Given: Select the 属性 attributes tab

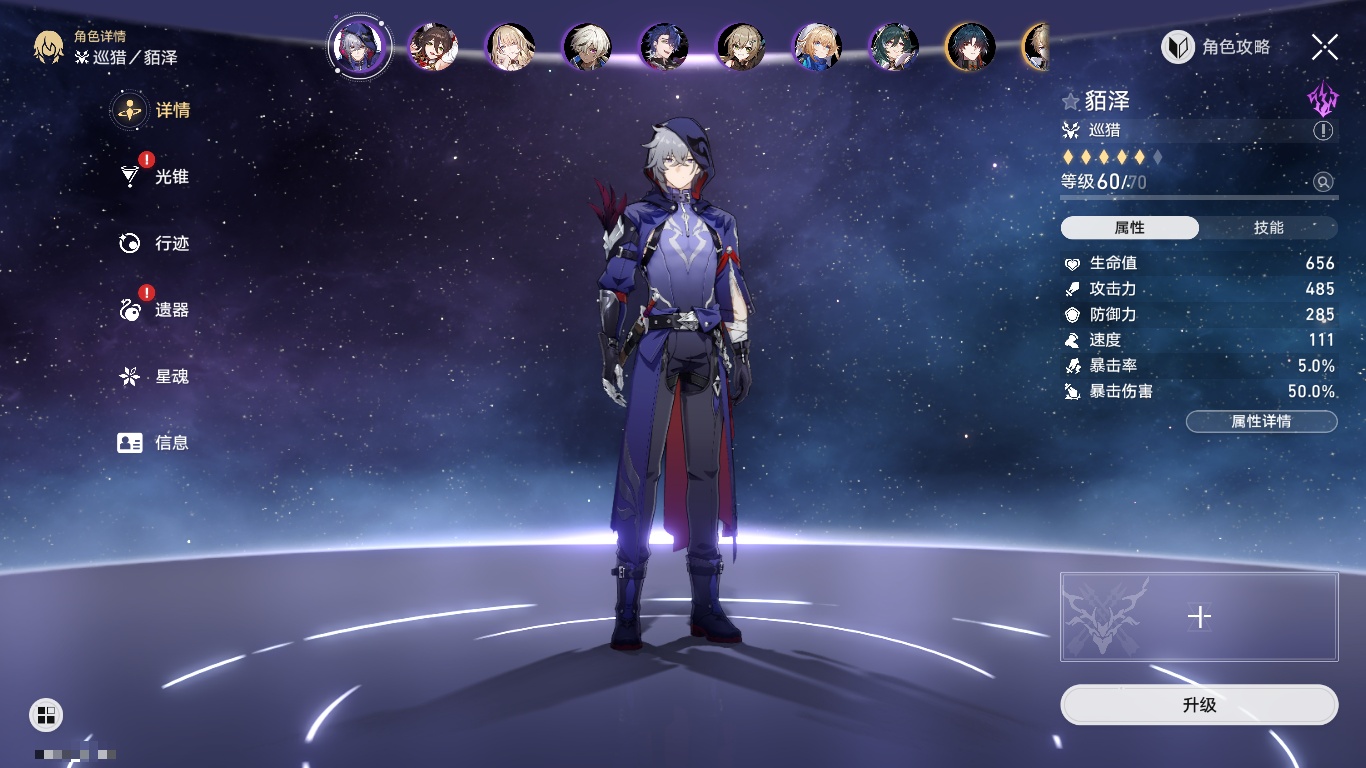Looking at the screenshot, I should tap(1130, 228).
